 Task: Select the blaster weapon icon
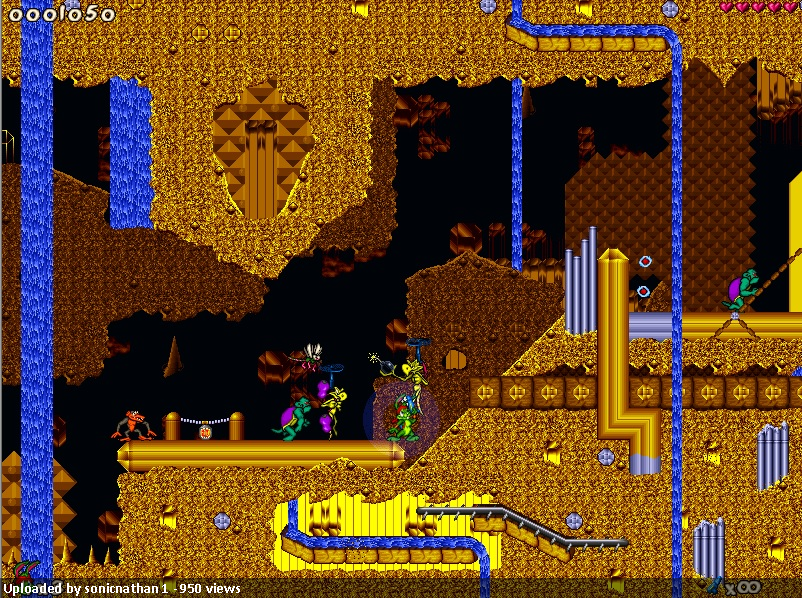[714, 584]
